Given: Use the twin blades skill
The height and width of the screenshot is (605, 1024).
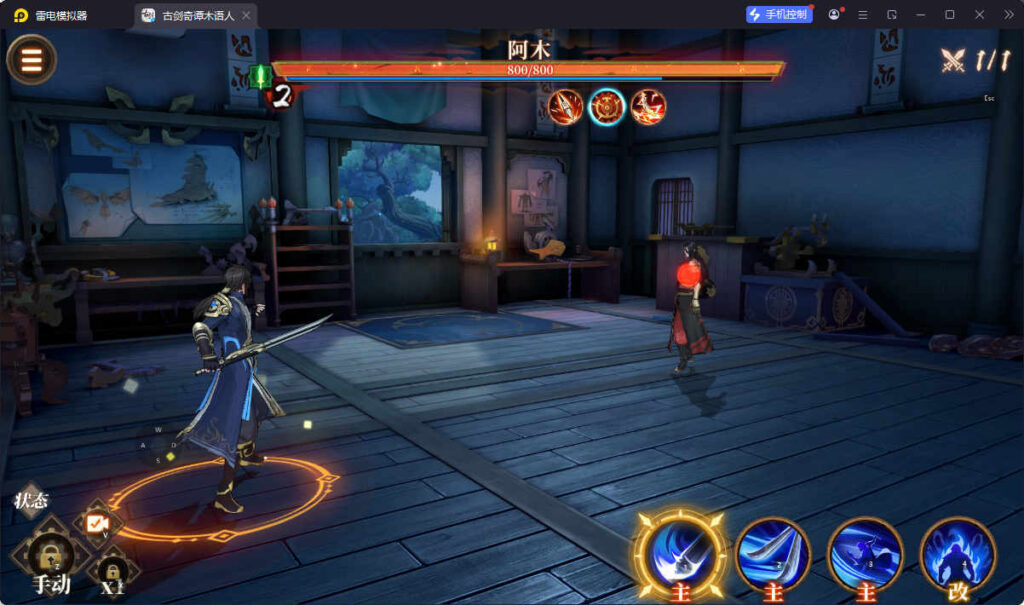Looking at the screenshot, I should 772,553.
